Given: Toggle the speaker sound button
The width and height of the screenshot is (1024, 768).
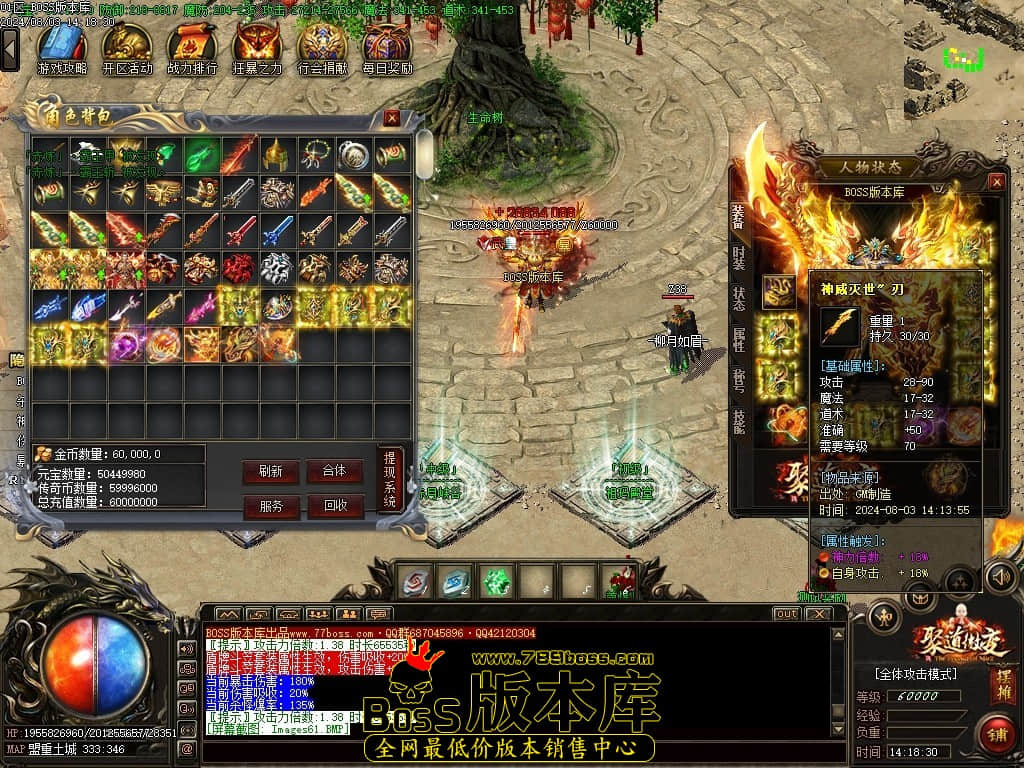Looking at the screenshot, I should [1000, 577].
